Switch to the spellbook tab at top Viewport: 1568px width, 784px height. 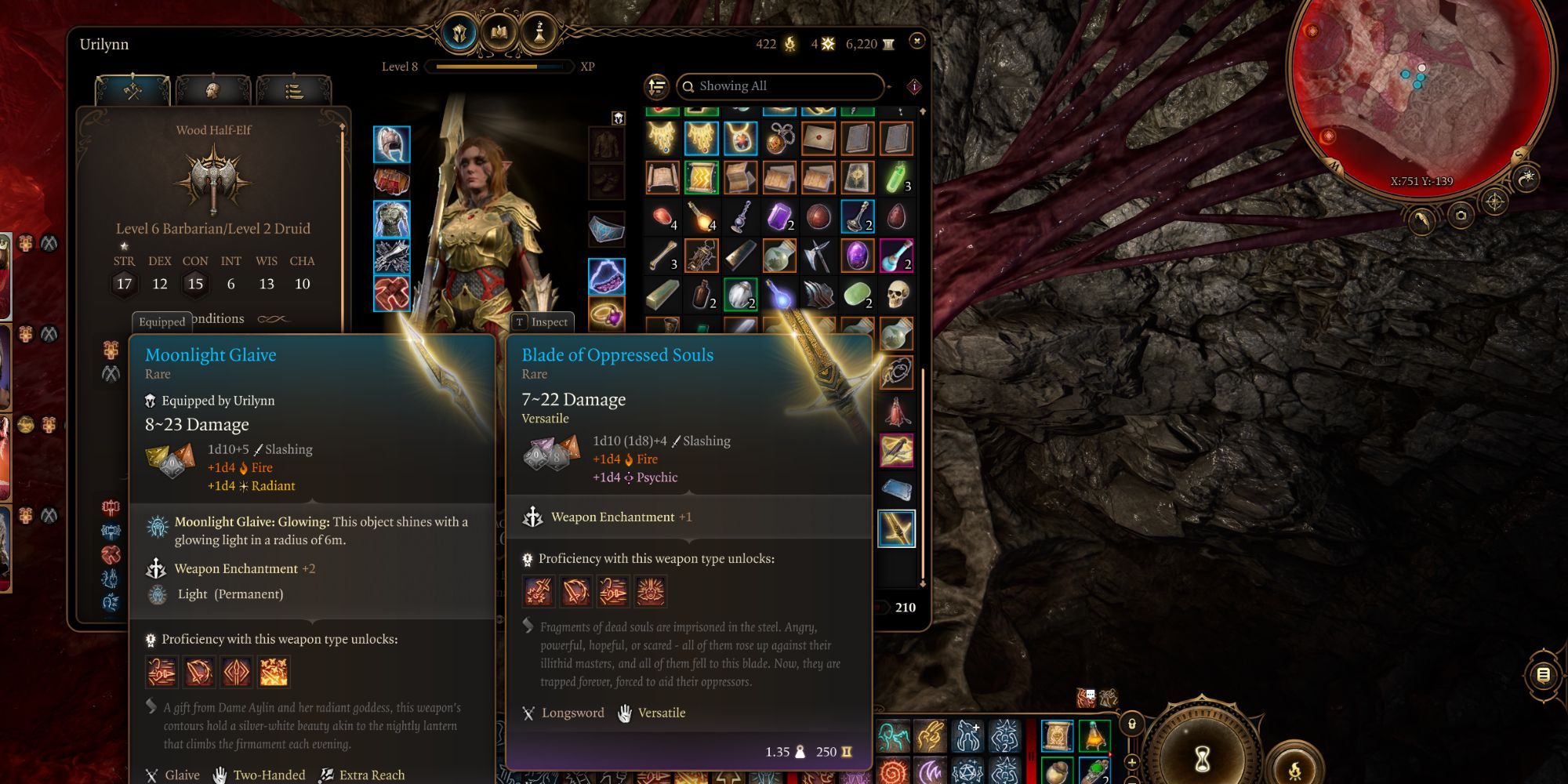pos(499,33)
